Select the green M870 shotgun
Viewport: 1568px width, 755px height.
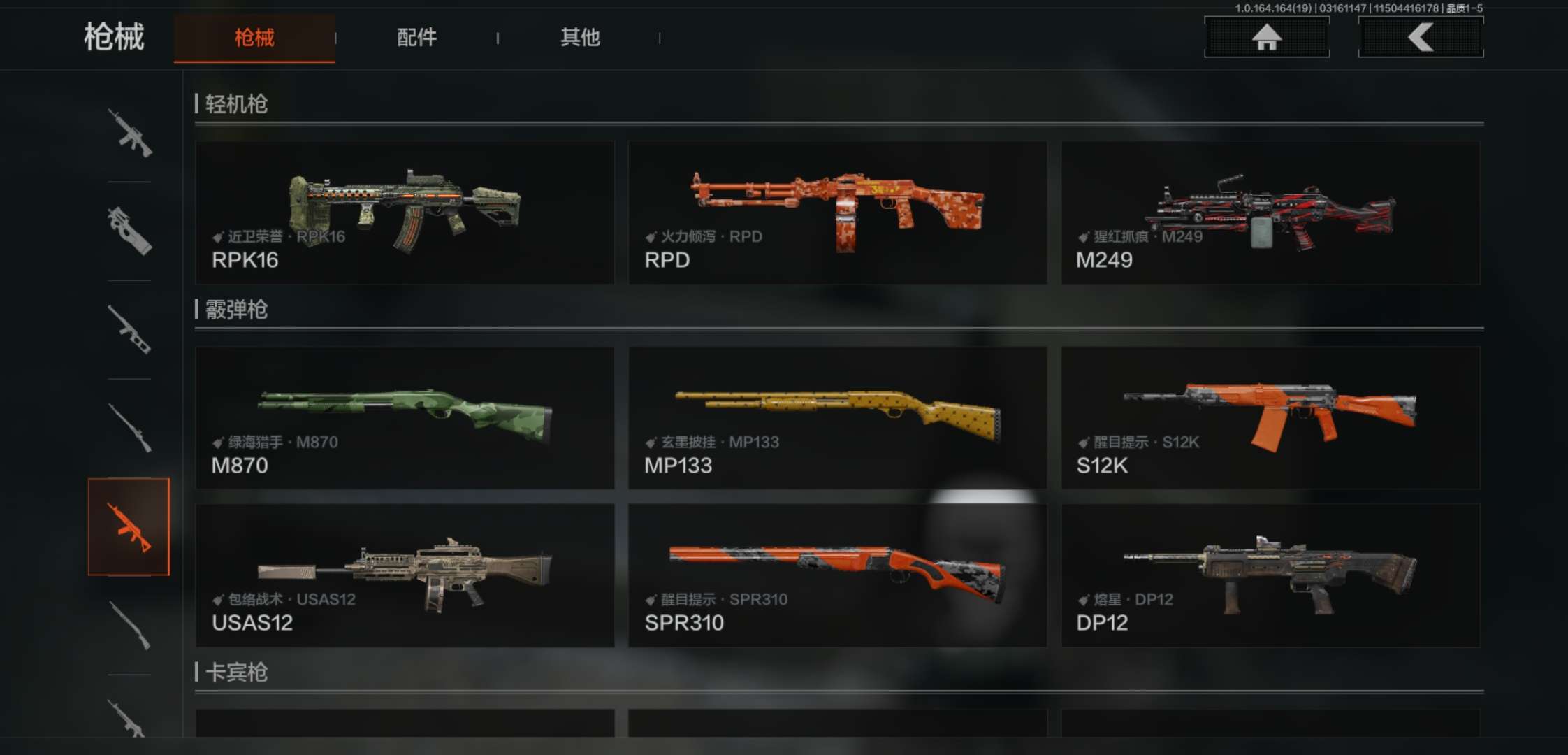click(x=405, y=418)
